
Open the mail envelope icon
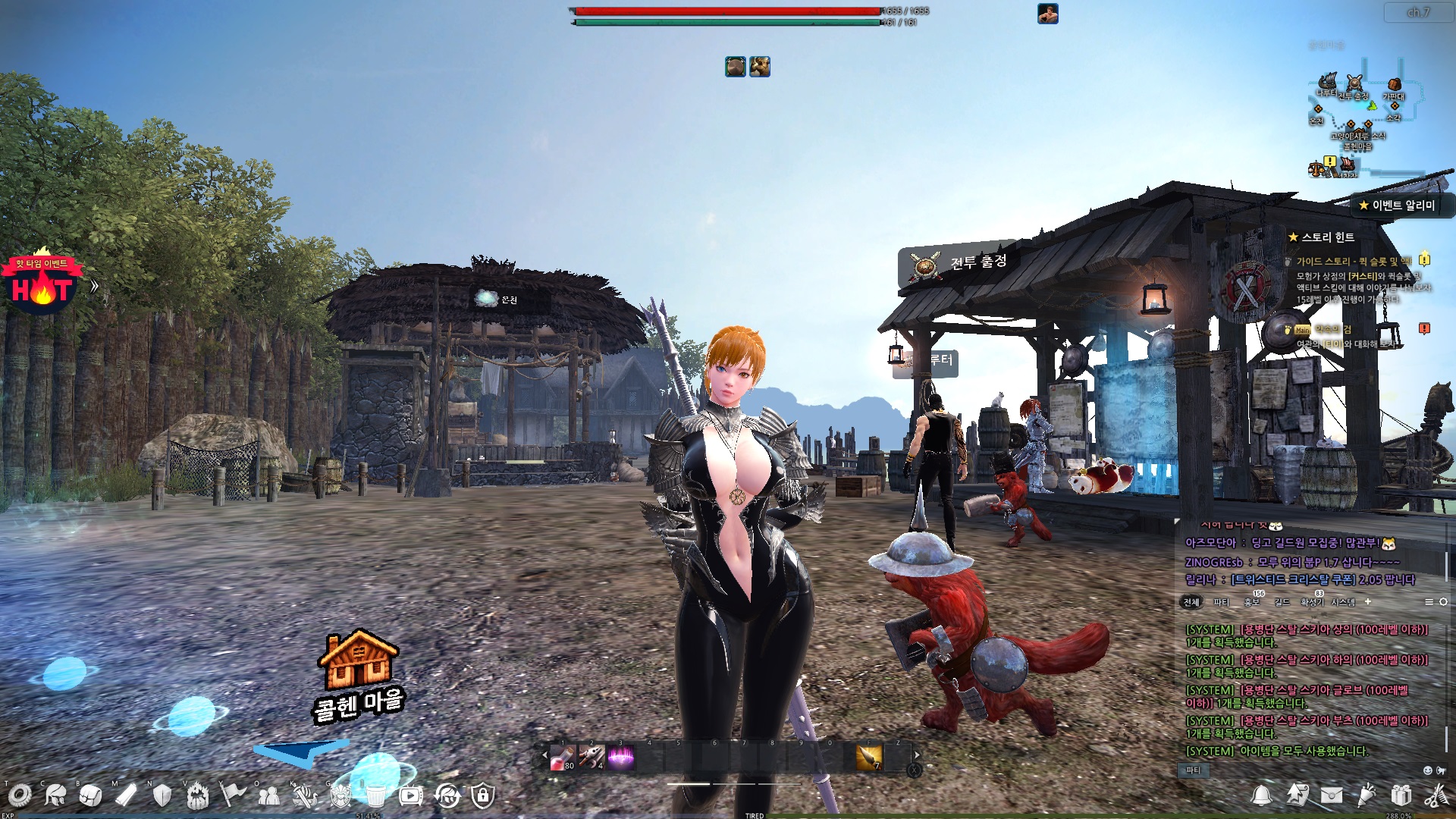(1332, 795)
